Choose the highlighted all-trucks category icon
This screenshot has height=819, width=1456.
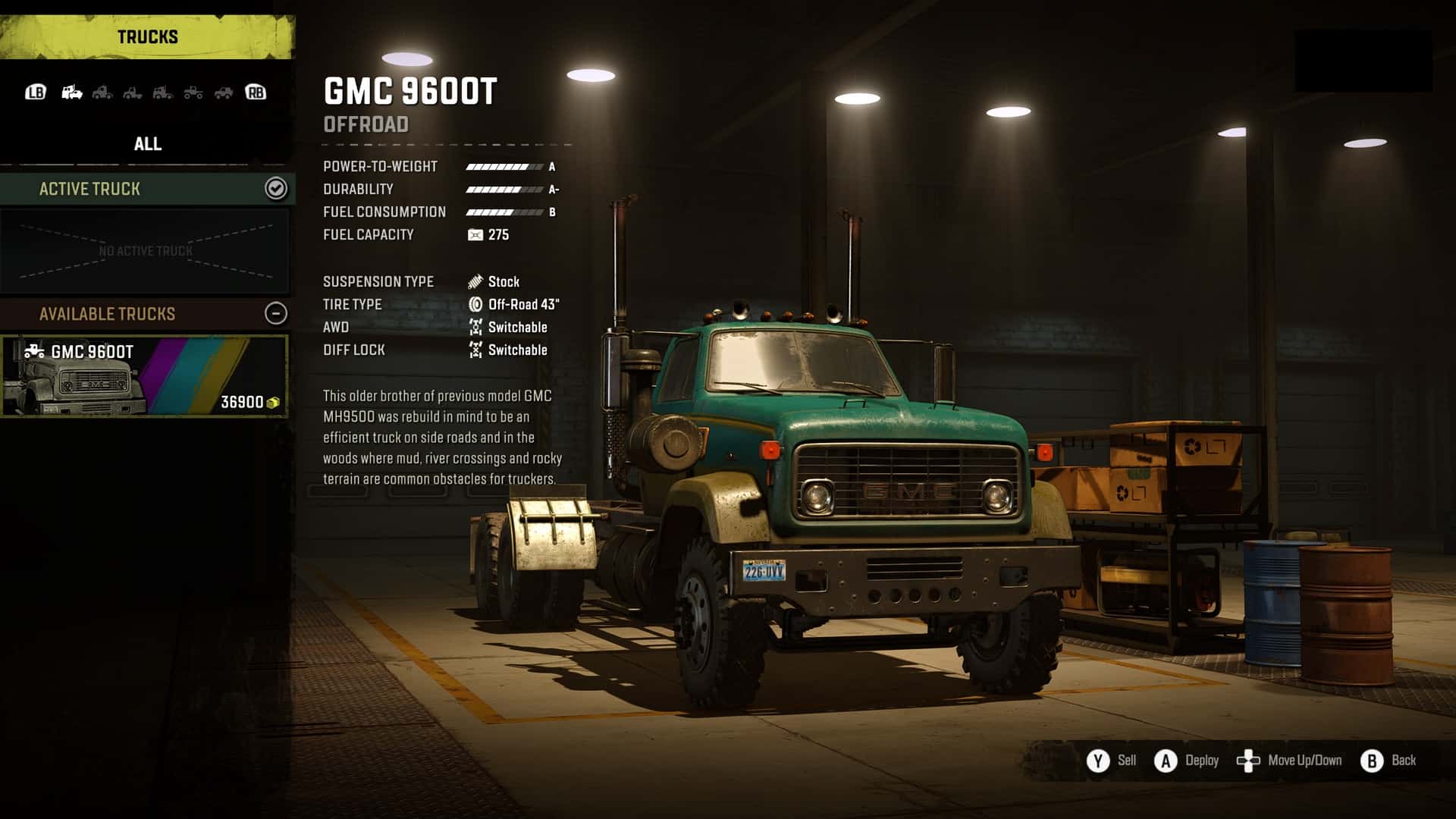tap(72, 93)
